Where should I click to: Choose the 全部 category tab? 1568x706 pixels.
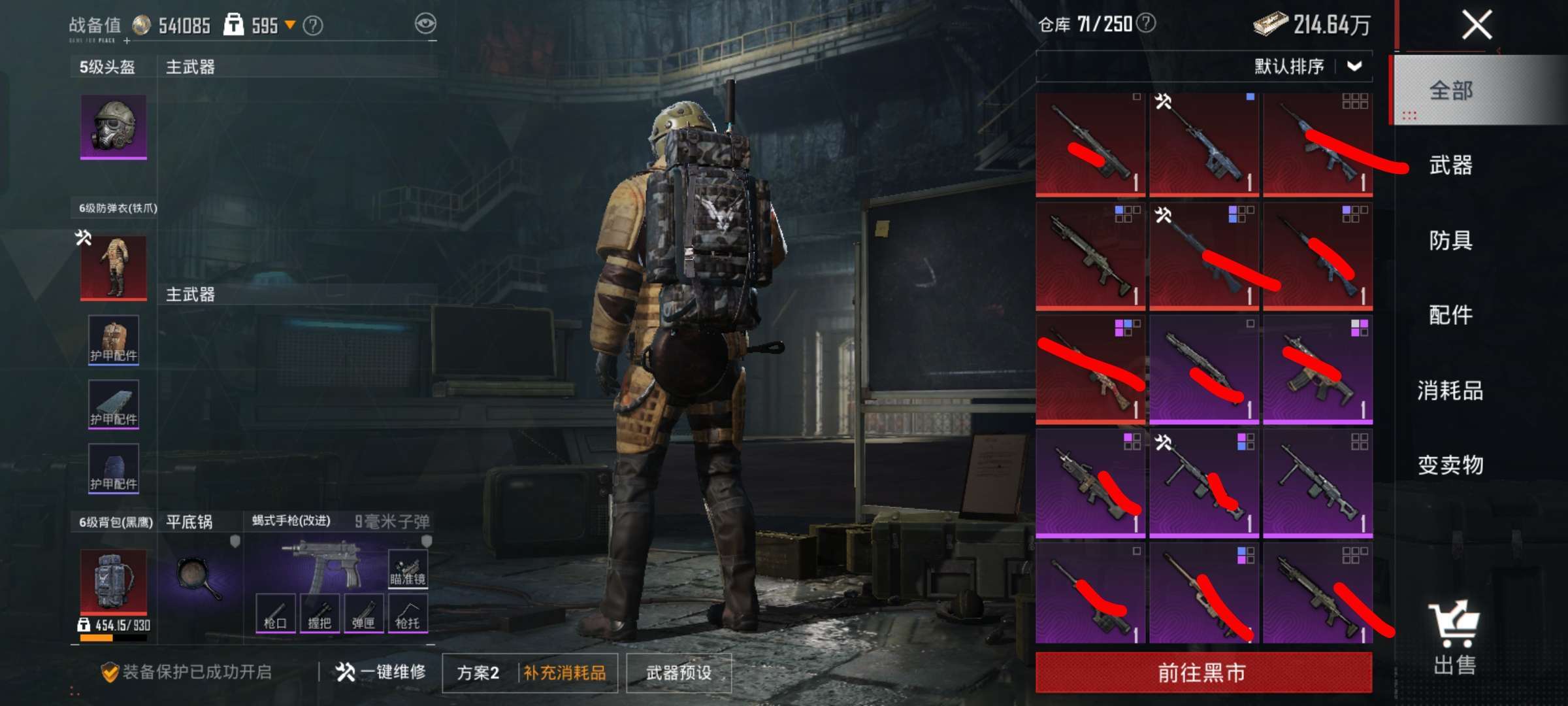(1450, 90)
